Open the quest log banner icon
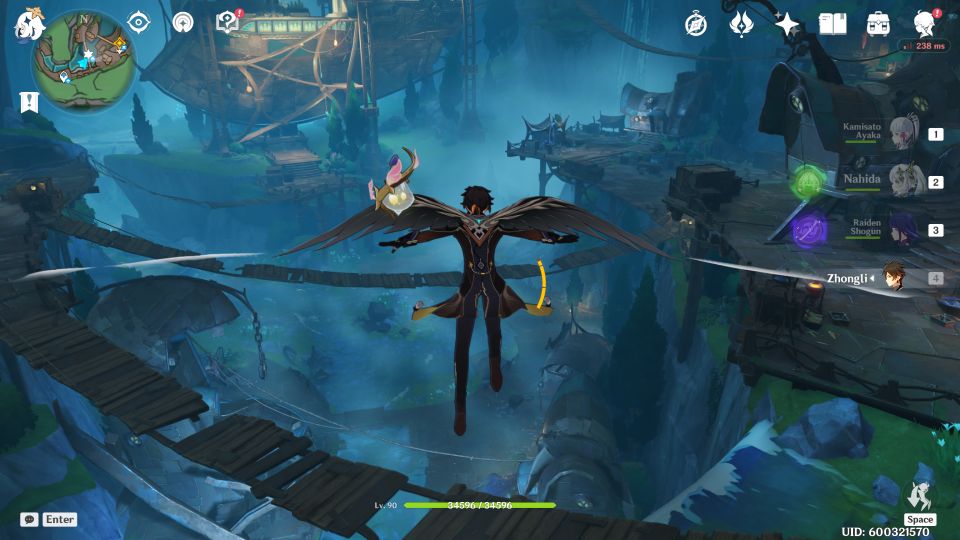The width and height of the screenshot is (960, 540). (27, 101)
